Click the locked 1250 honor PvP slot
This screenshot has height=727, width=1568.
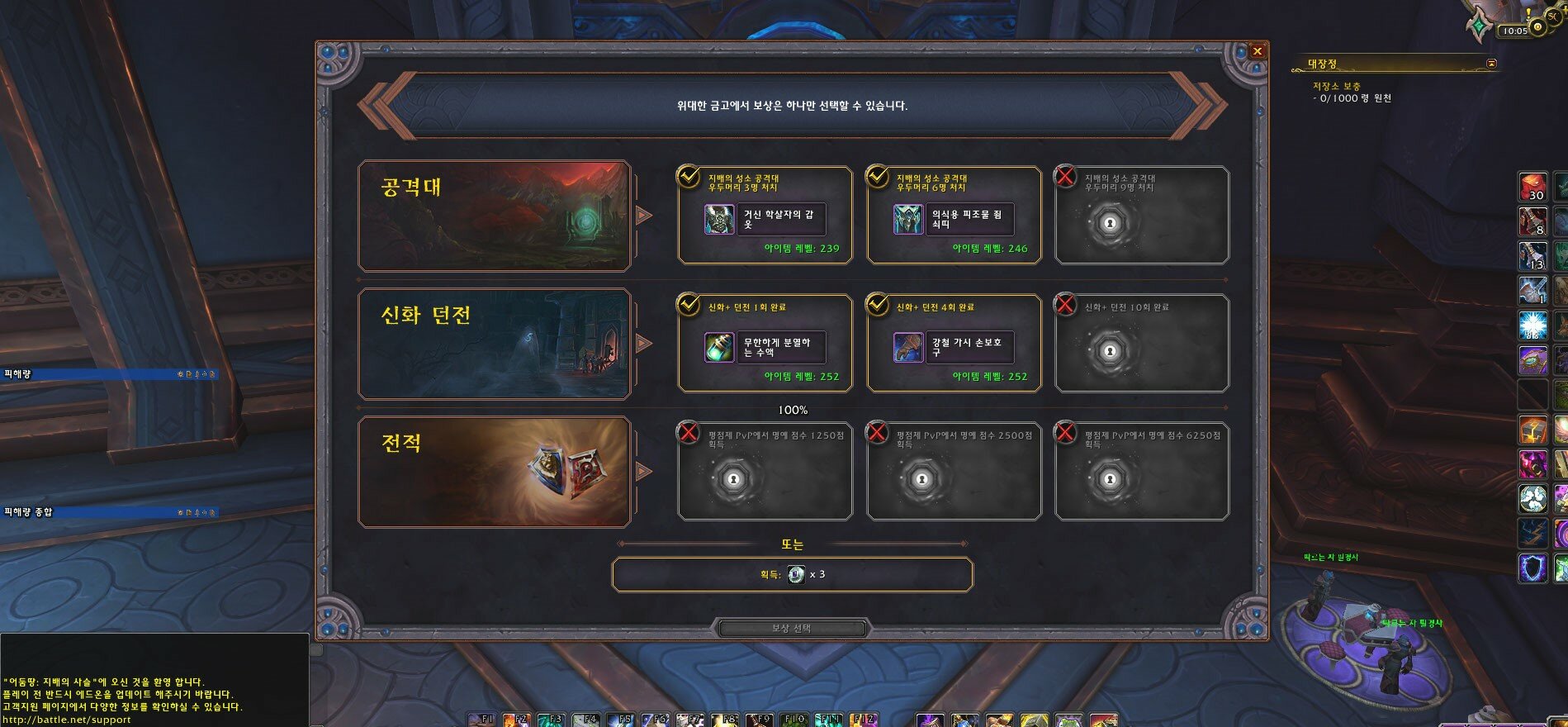point(765,472)
